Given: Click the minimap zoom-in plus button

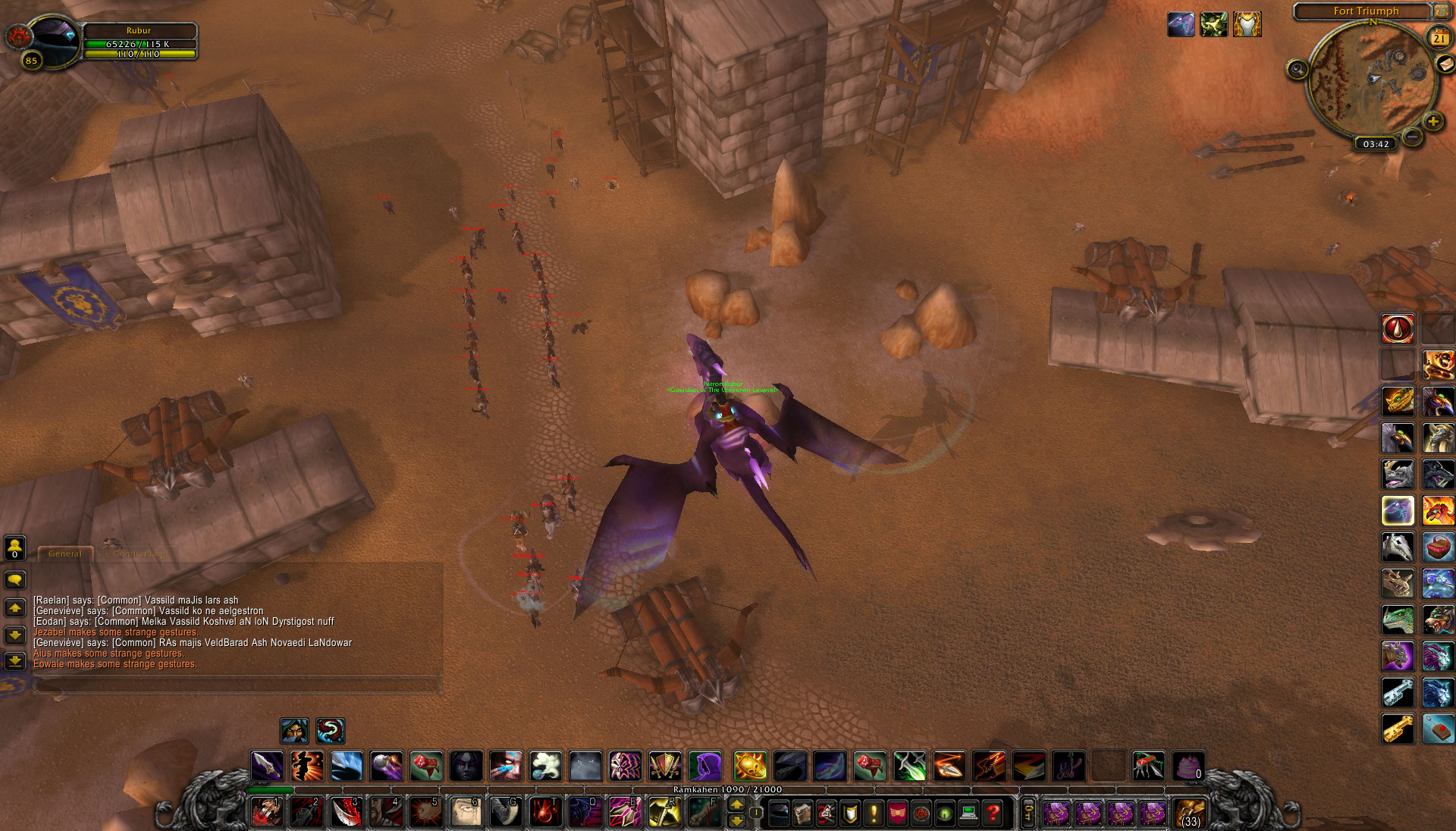Looking at the screenshot, I should coord(1433,121).
